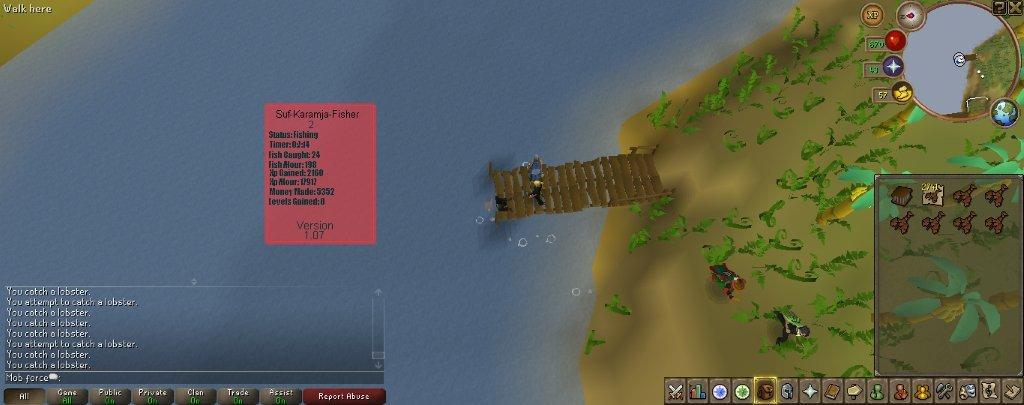Open the world map globe
This screenshot has height=405, width=1024.
coord(1004,112)
